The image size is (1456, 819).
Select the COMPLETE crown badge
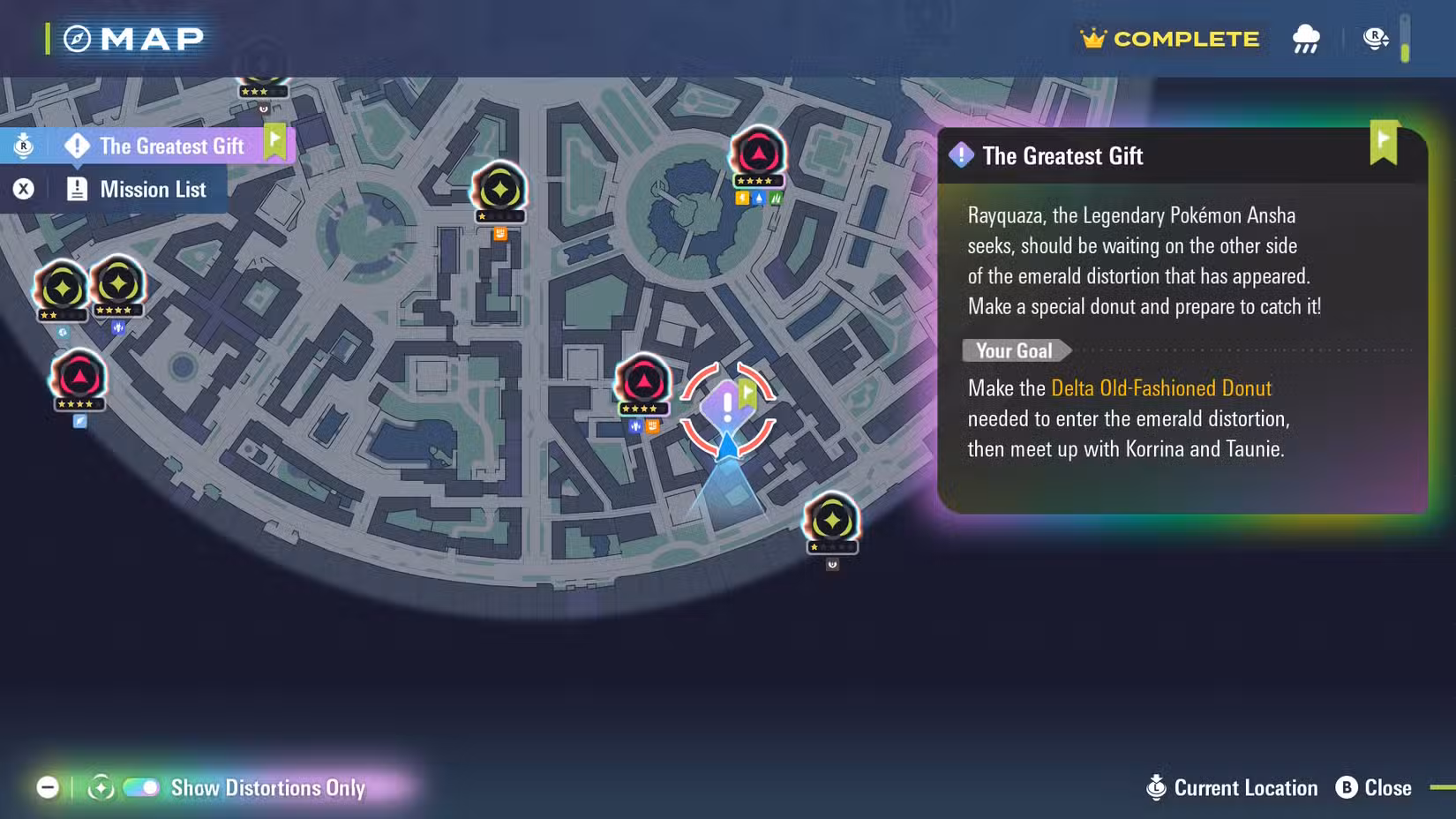pos(1170,39)
